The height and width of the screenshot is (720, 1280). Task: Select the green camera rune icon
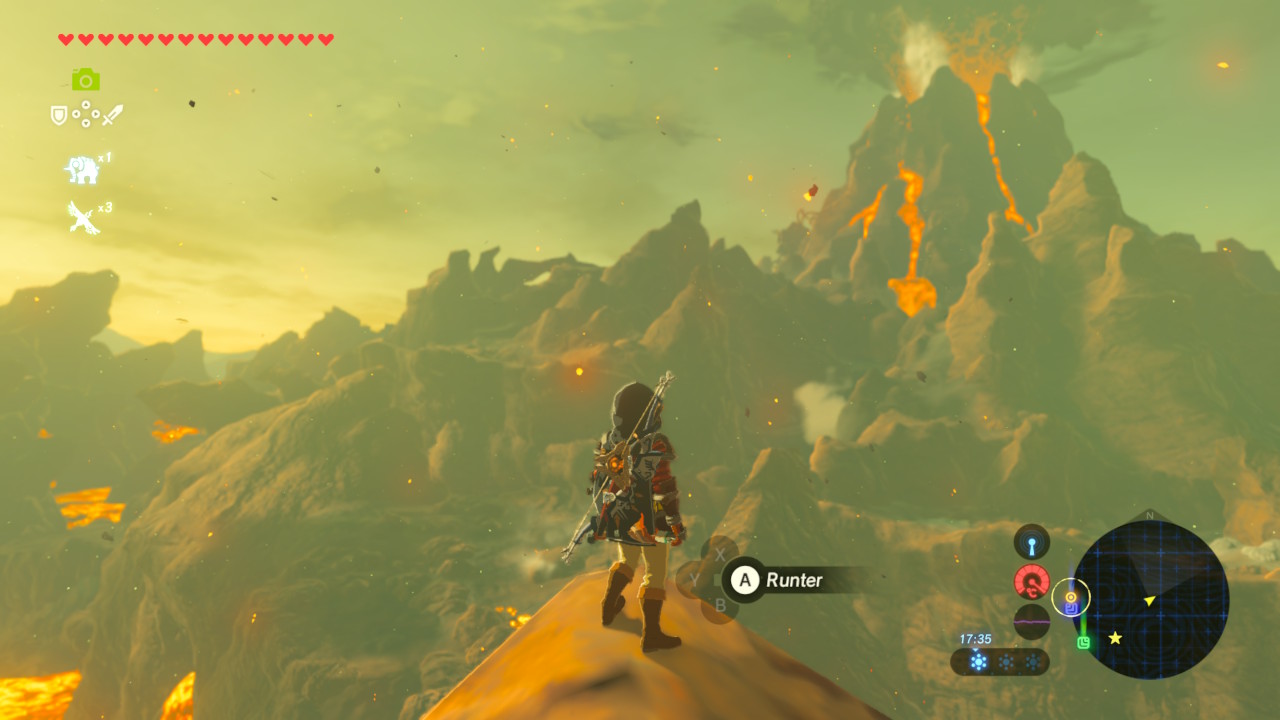pyautogui.click(x=85, y=79)
